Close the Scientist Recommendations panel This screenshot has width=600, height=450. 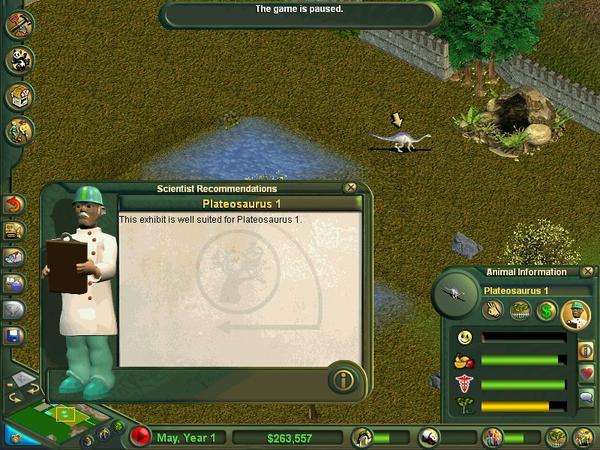pyautogui.click(x=350, y=188)
